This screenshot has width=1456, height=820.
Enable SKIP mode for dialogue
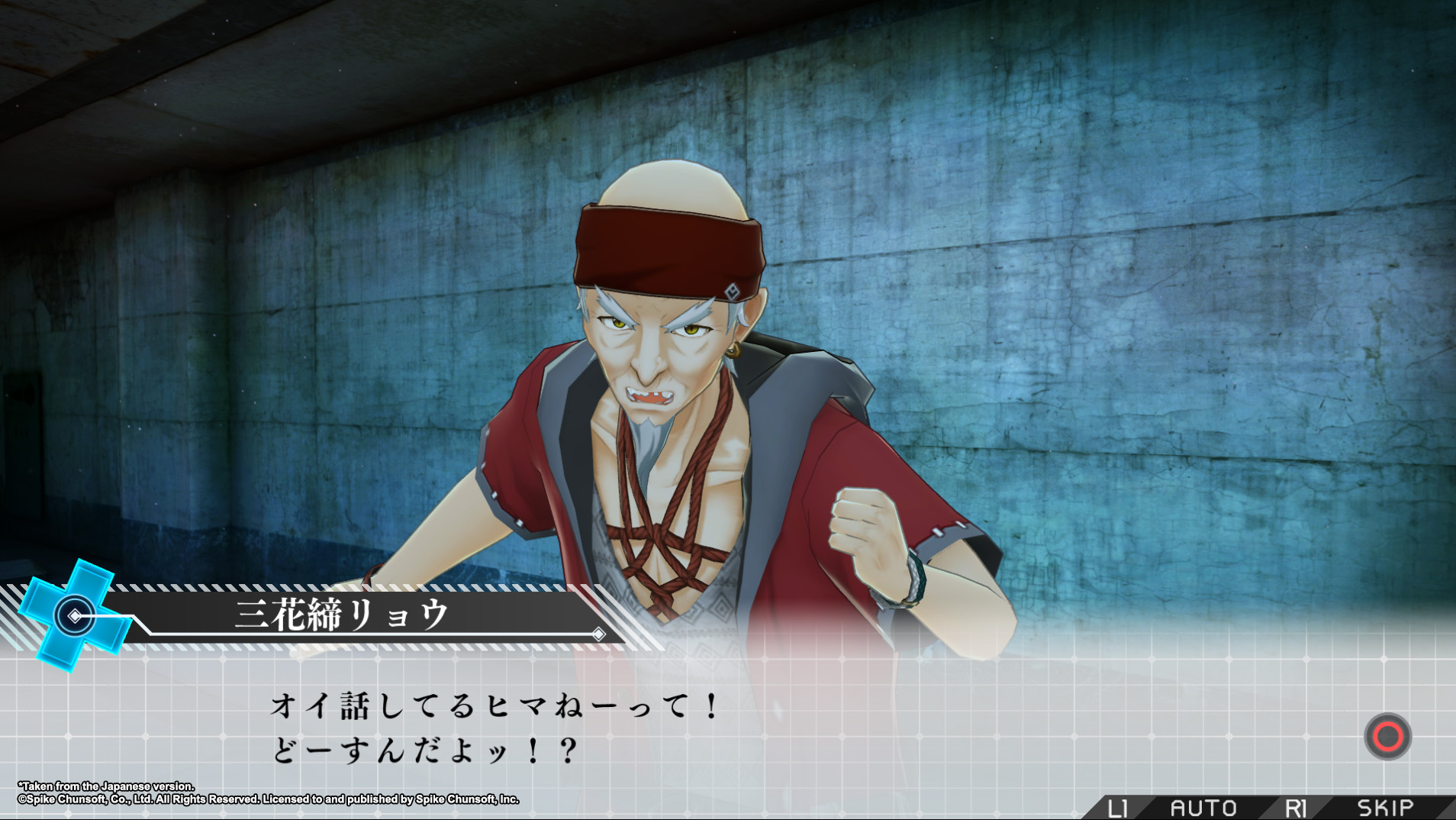pos(1385,806)
